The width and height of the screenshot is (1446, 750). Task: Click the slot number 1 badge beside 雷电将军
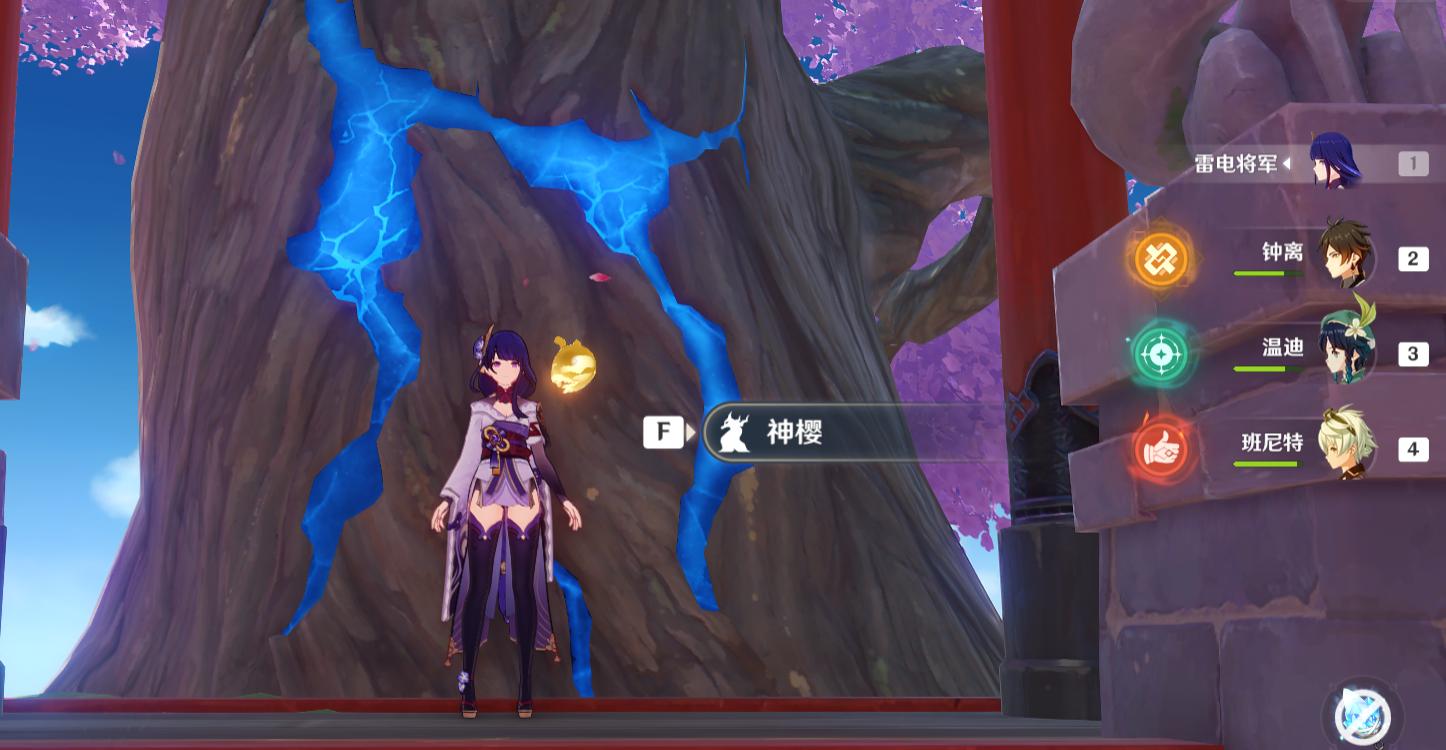(x=1413, y=163)
